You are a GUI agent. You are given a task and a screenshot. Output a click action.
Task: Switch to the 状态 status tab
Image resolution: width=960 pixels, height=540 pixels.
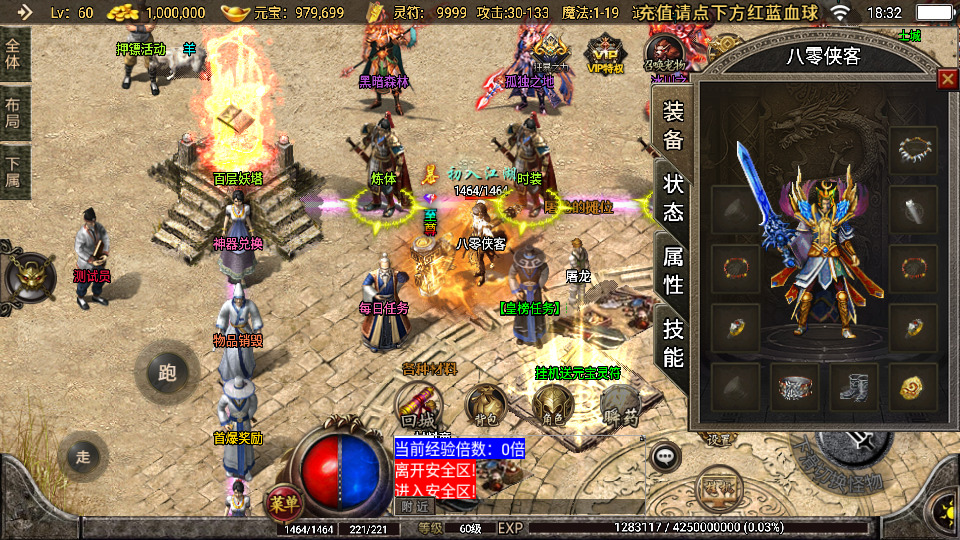(674, 197)
